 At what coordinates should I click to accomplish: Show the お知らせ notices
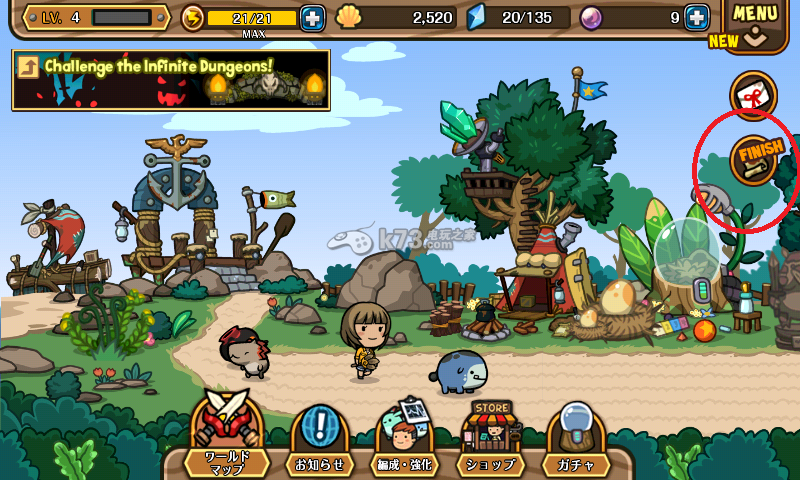point(320,440)
